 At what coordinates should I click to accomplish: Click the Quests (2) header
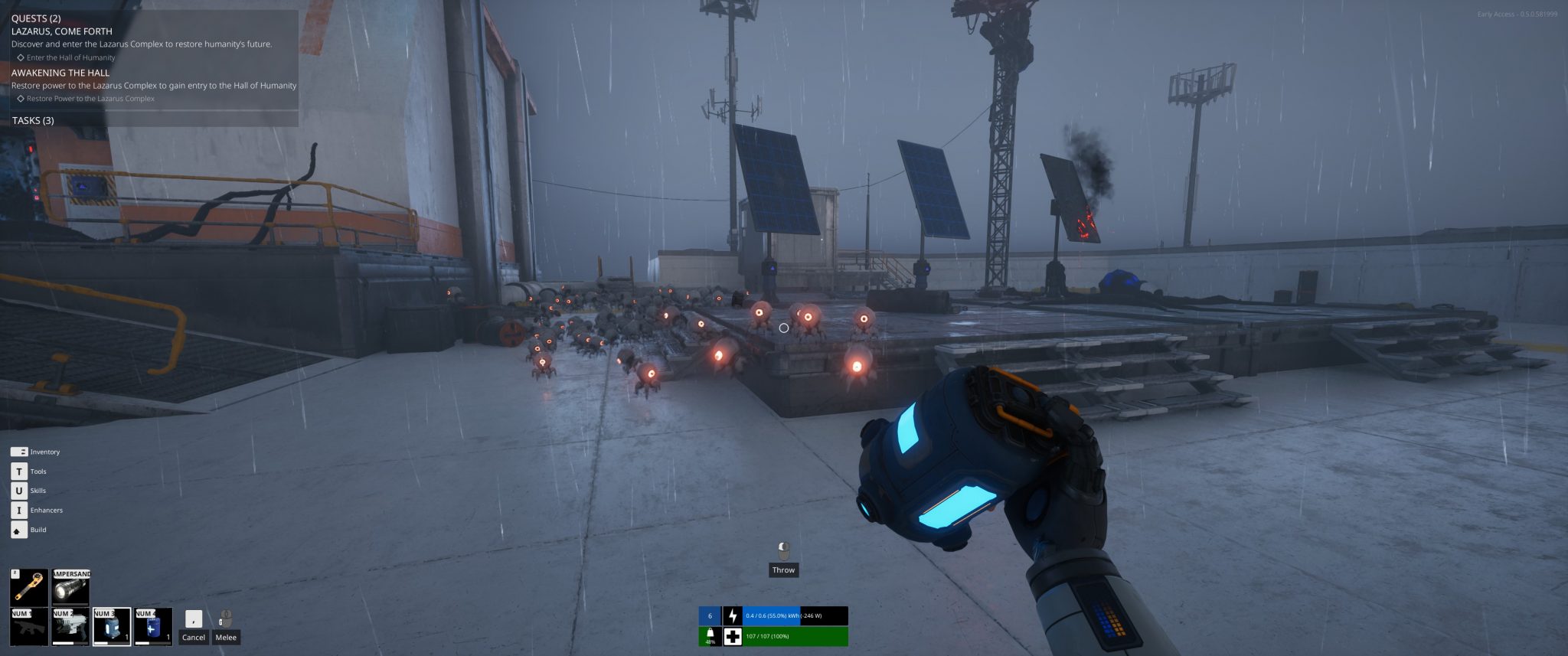coord(36,18)
